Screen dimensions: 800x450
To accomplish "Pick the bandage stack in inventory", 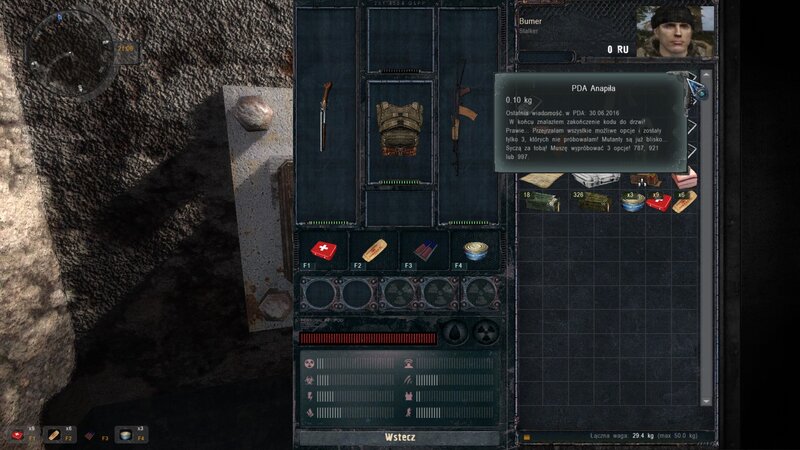I will 684,201.
